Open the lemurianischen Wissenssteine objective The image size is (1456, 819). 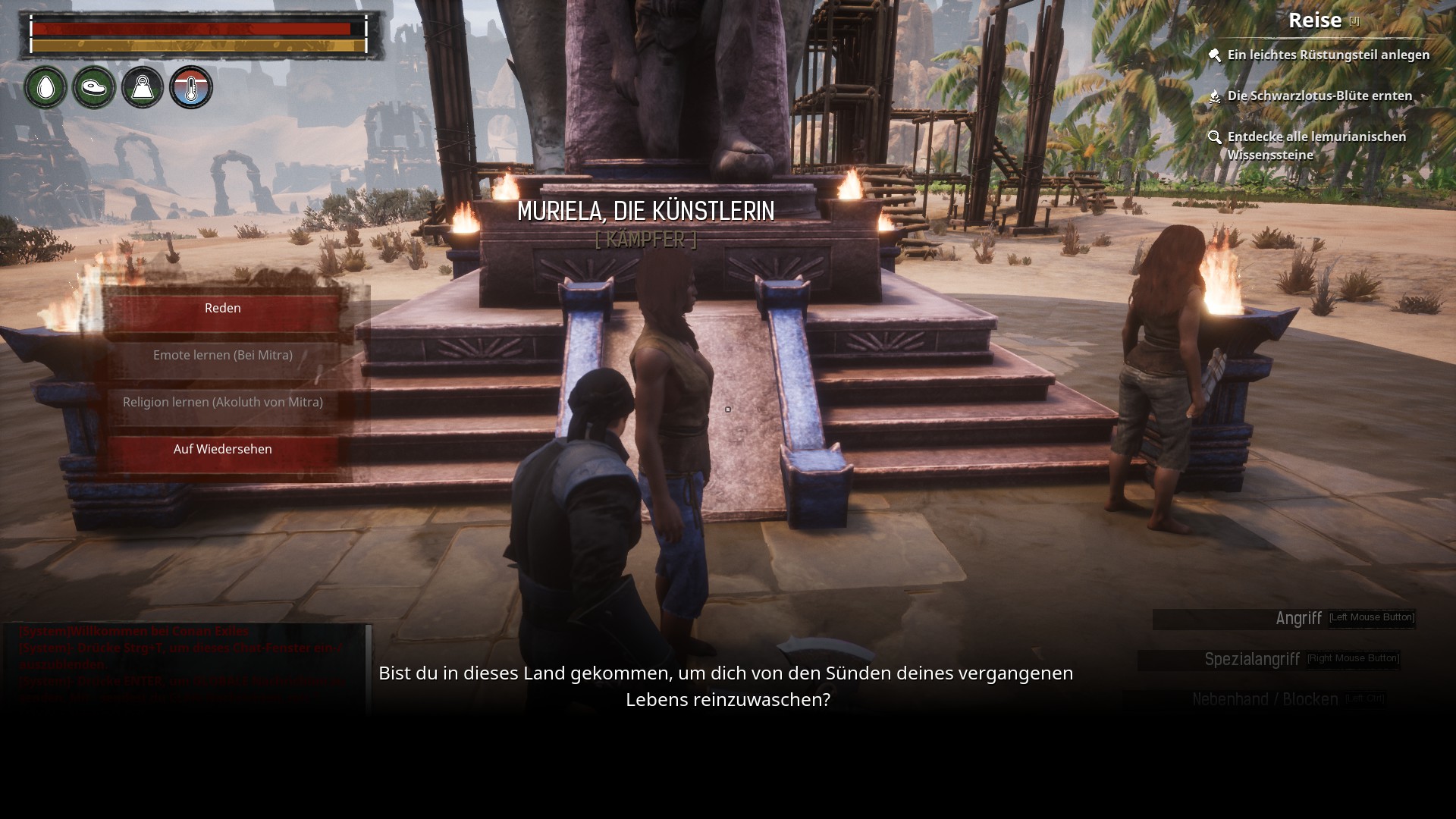click(1316, 146)
